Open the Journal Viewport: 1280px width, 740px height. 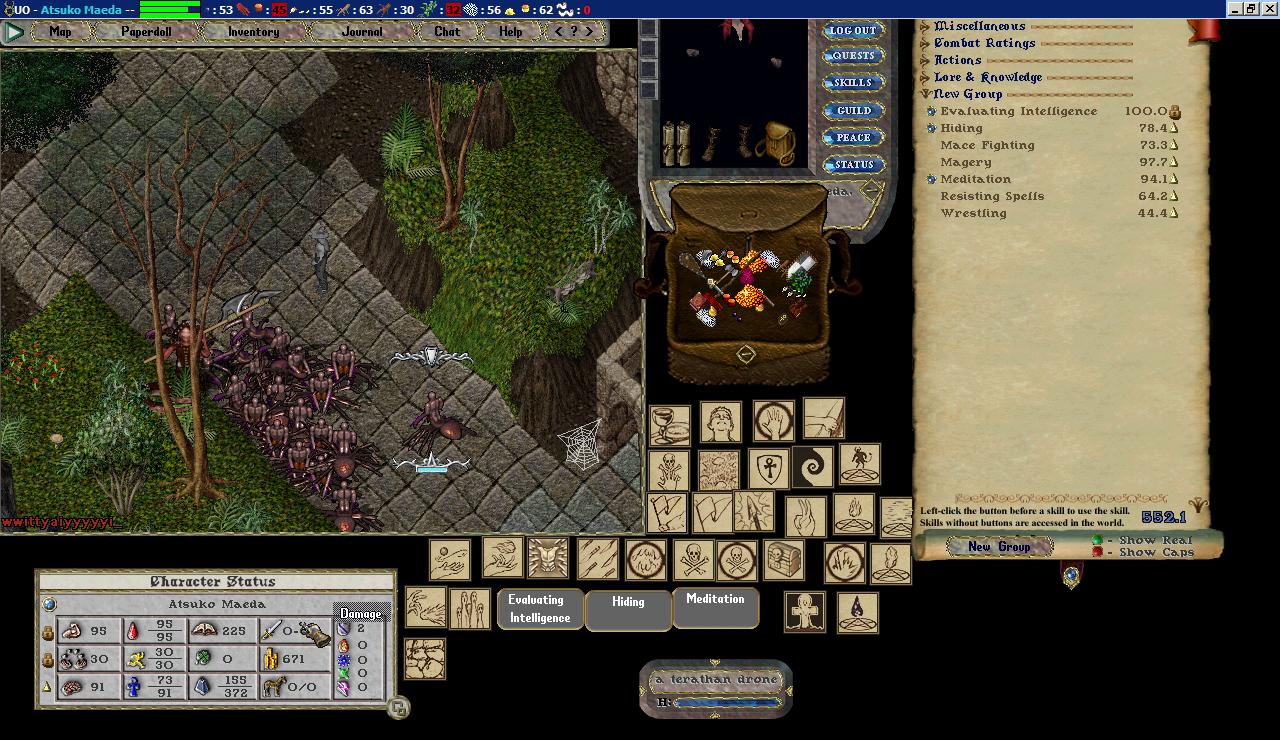(x=361, y=32)
